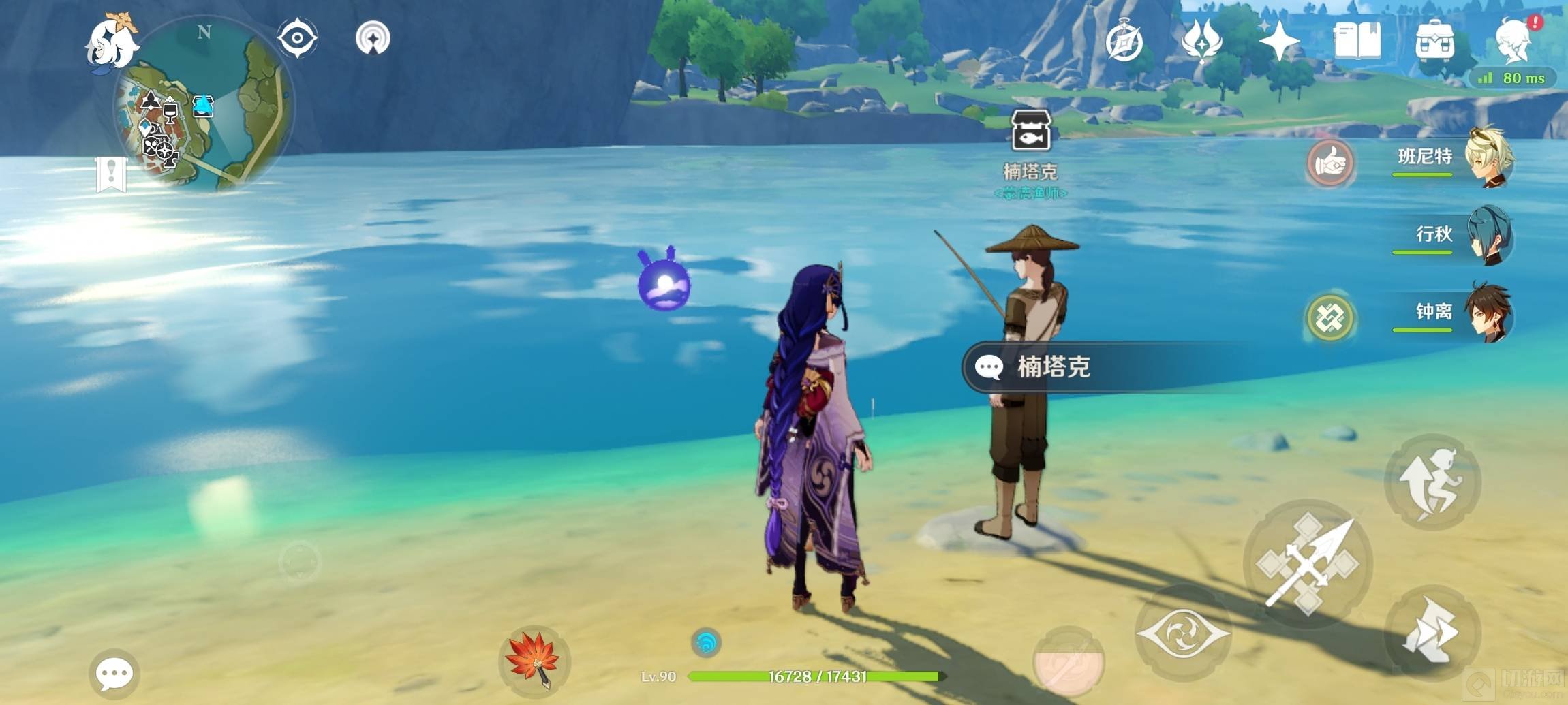Toggle the elemental sight eye icon
This screenshot has height=705, width=1568.
pyautogui.click(x=297, y=37)
